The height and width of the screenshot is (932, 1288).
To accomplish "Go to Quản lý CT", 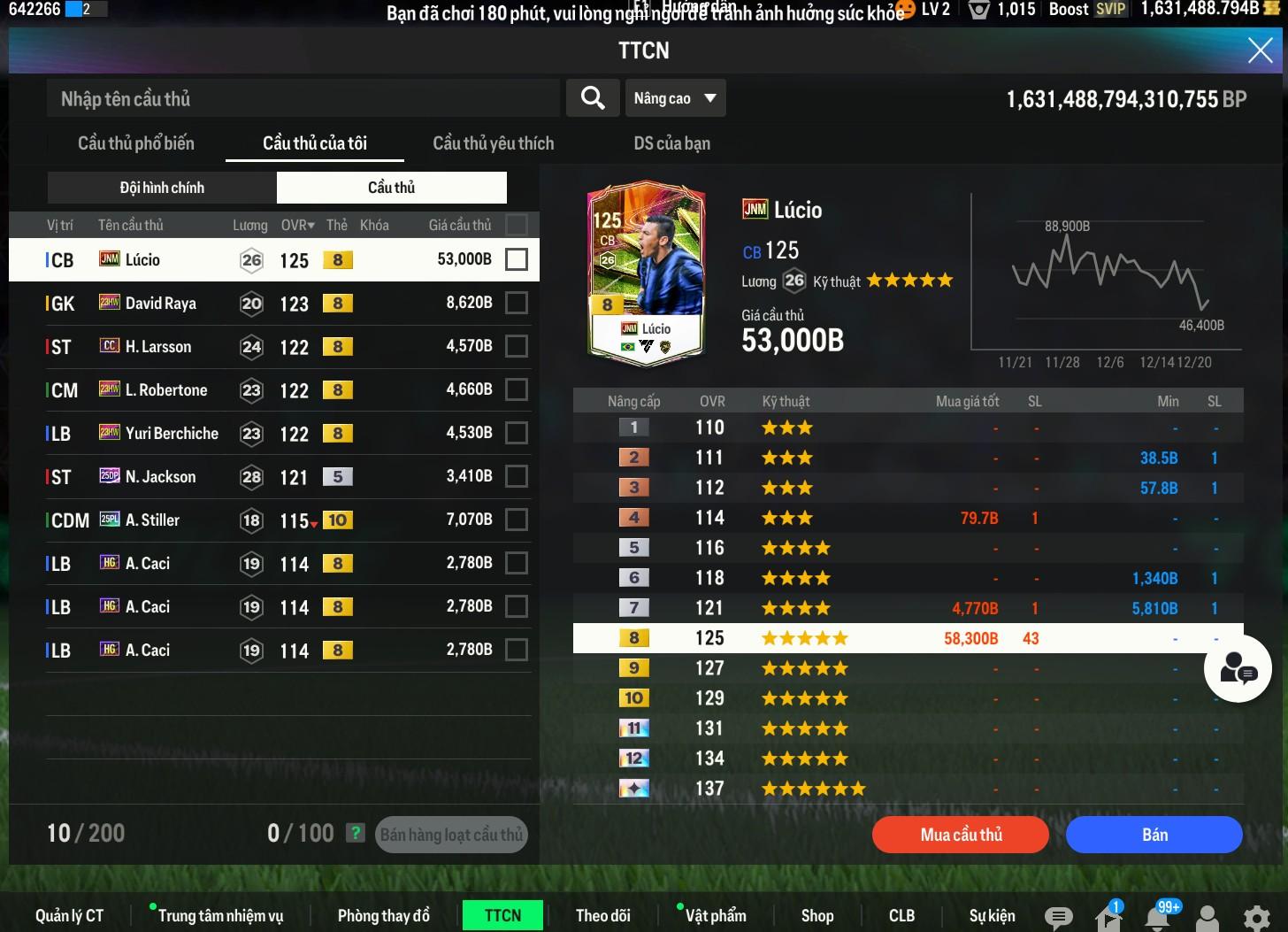I will (x=69, y=915).
